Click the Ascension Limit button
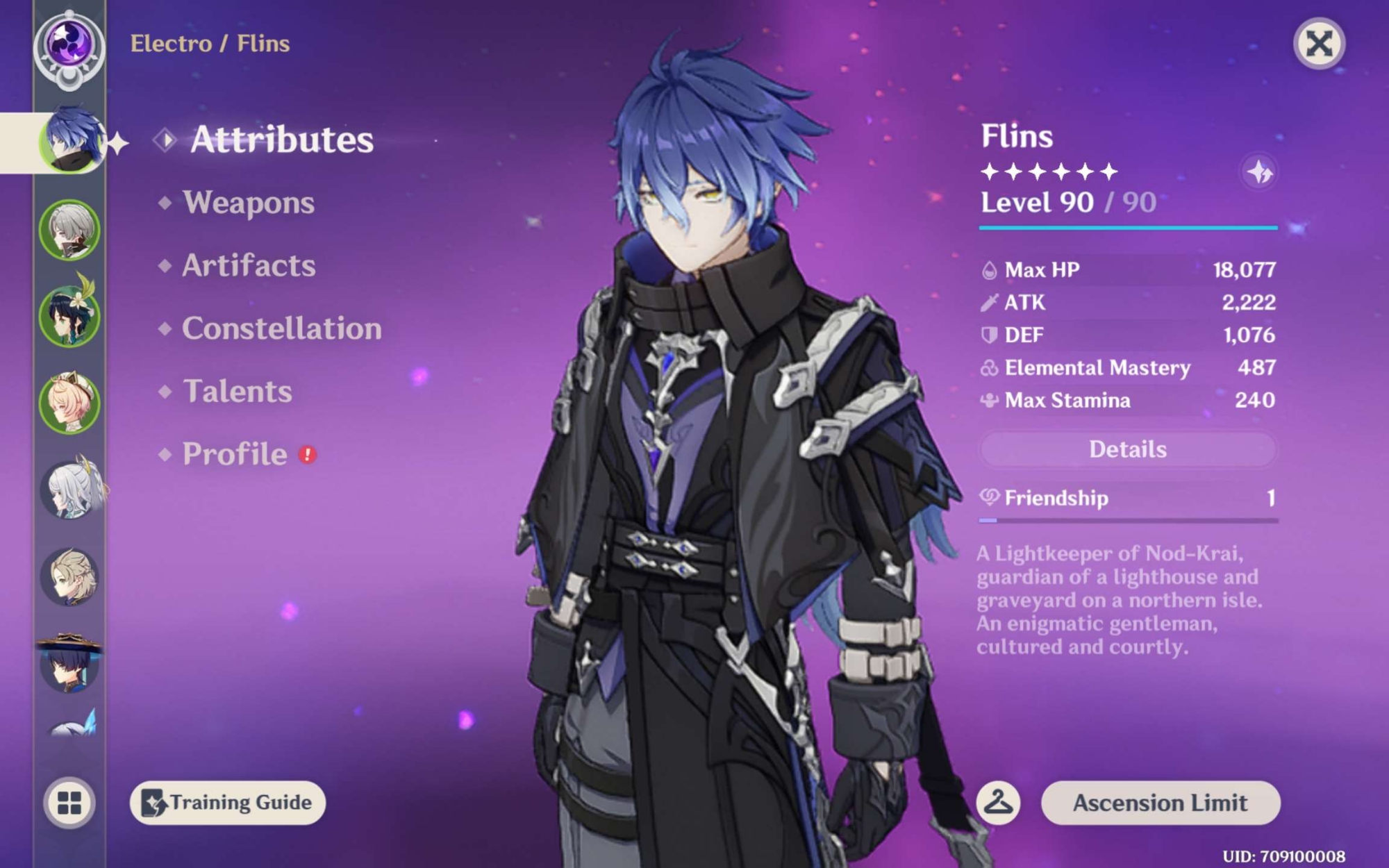 (1160, 803)
